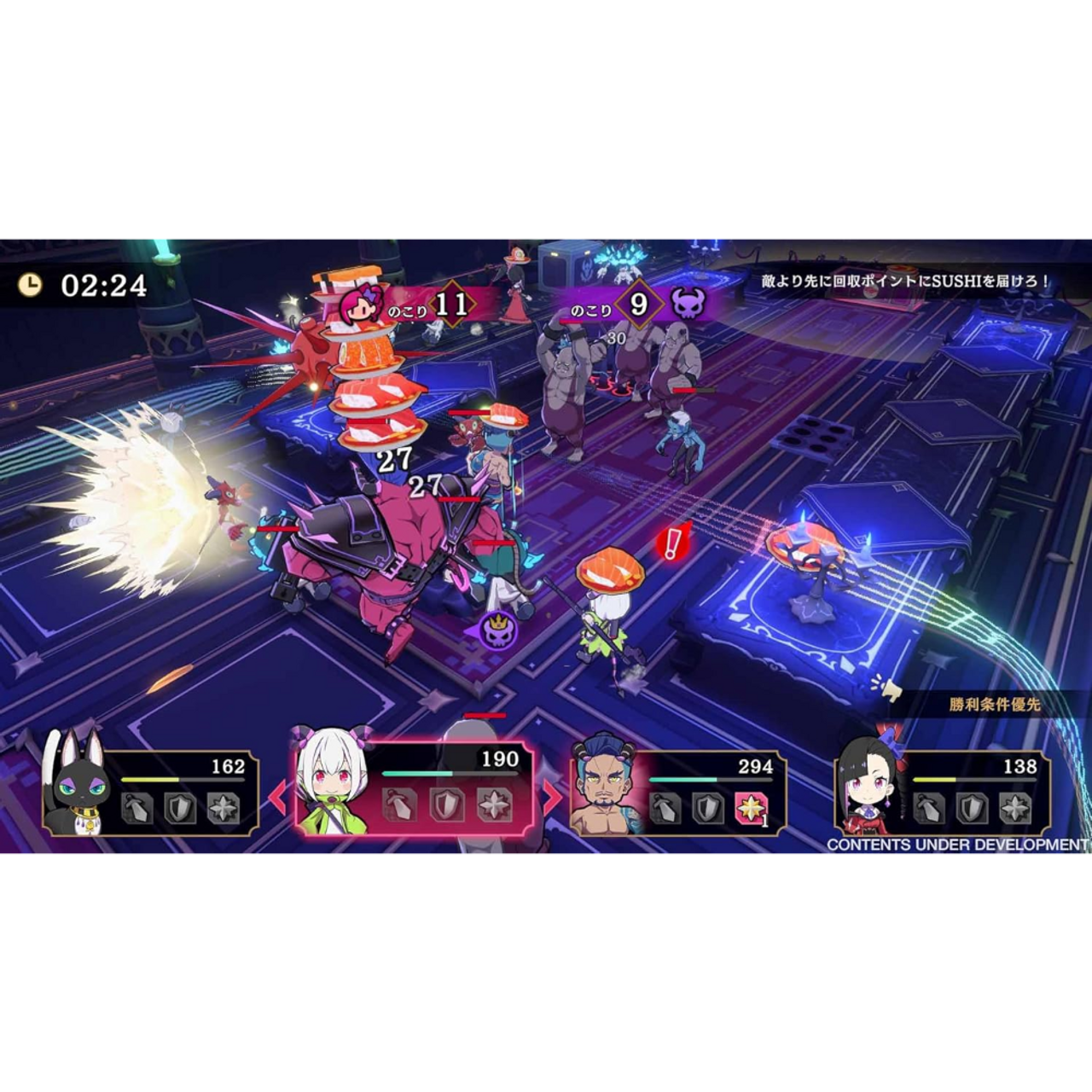Click the star burst icon on the cat's panel
1092x1092 pixels.
point(225,808)
